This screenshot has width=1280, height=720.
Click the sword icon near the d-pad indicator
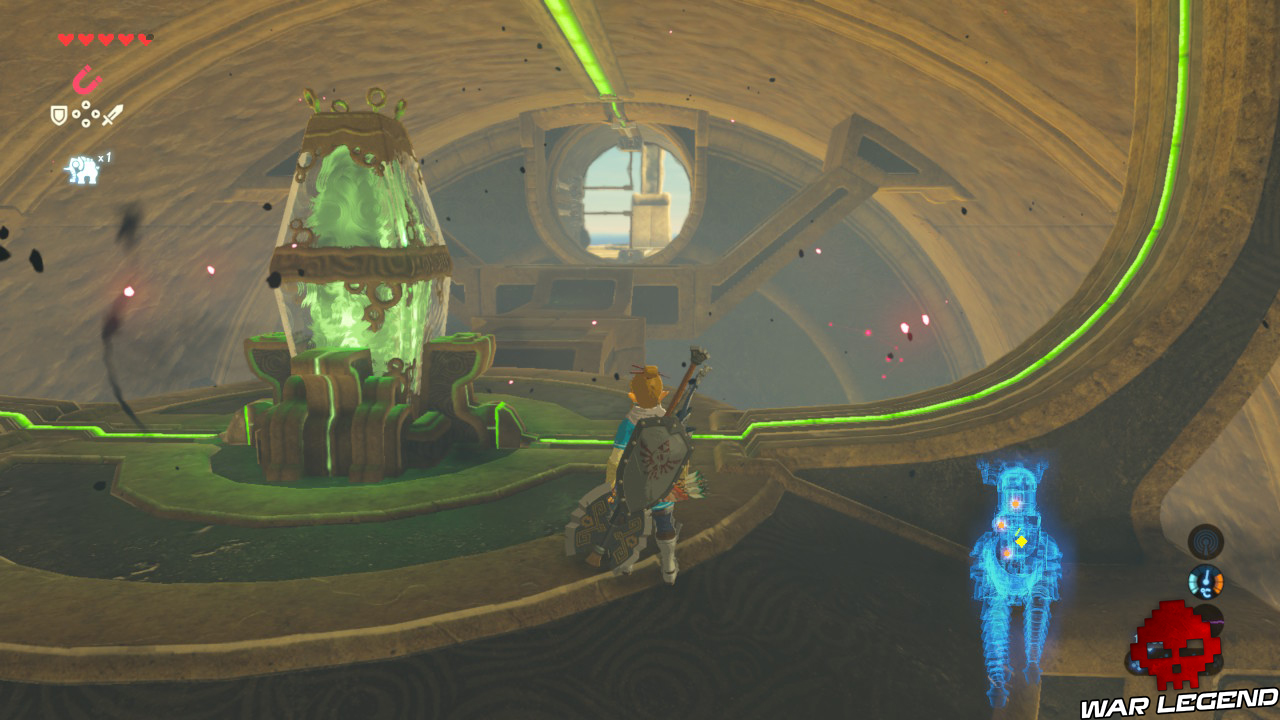click(114, 113)
